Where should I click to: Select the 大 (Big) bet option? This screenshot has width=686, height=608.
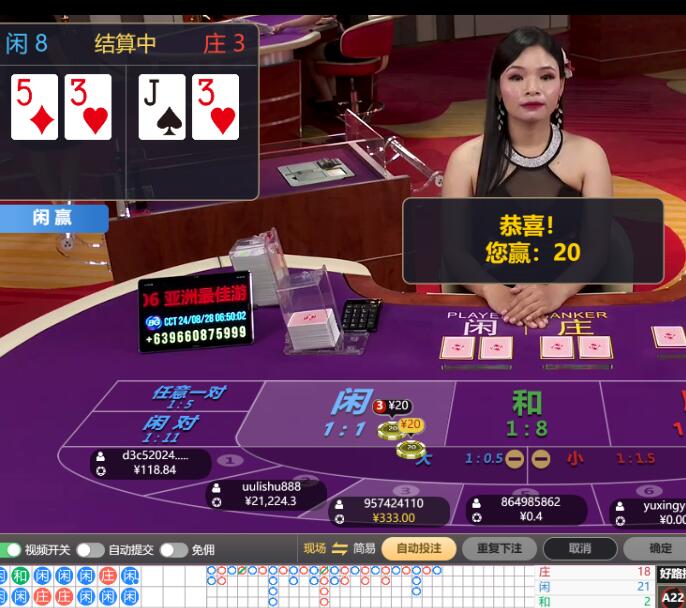[x=425, y=459]
